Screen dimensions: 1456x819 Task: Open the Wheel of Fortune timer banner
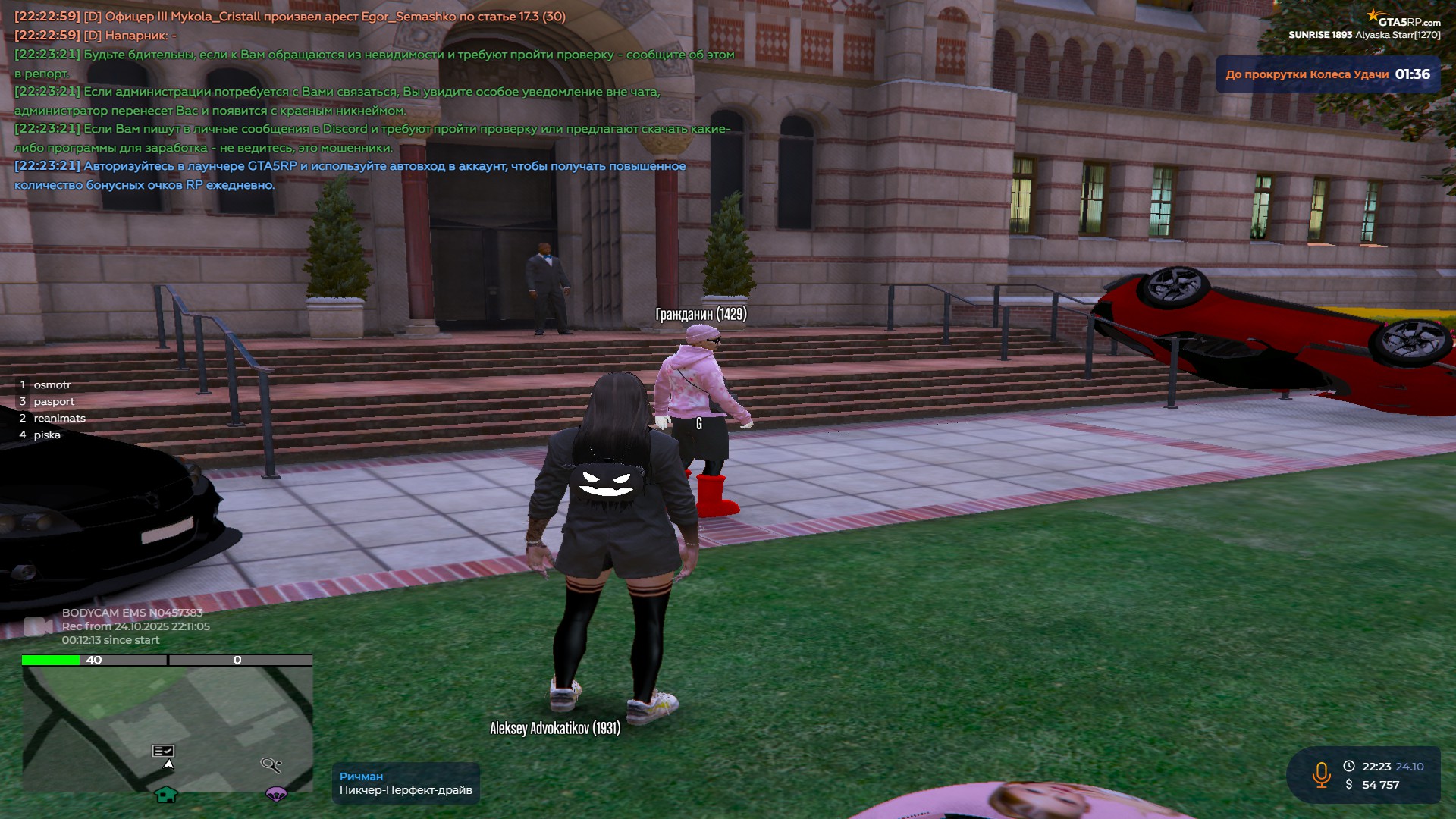click(1327, 74)
